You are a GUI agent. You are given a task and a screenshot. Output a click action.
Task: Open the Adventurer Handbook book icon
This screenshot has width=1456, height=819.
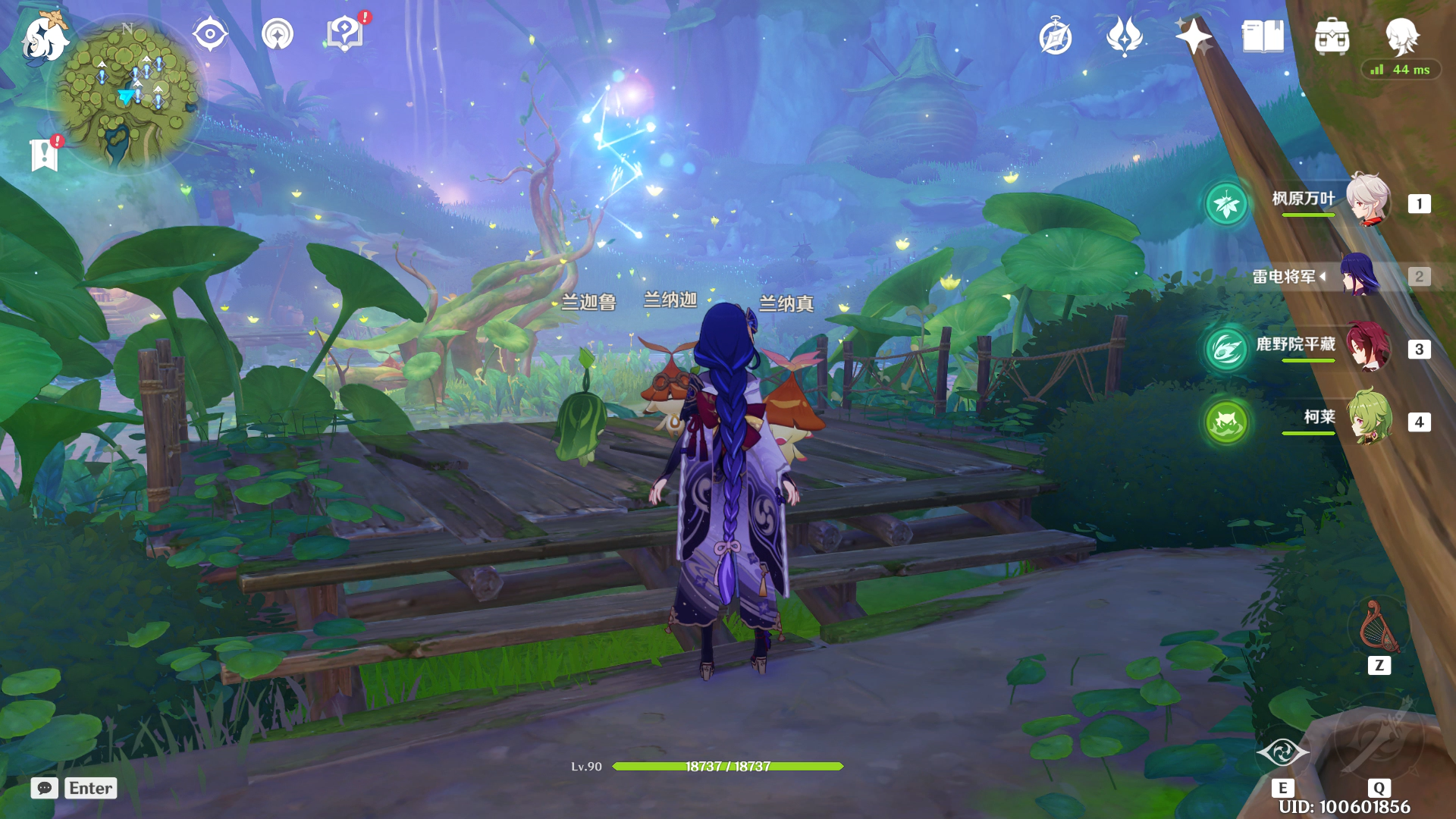click(x=1263, y=36)
